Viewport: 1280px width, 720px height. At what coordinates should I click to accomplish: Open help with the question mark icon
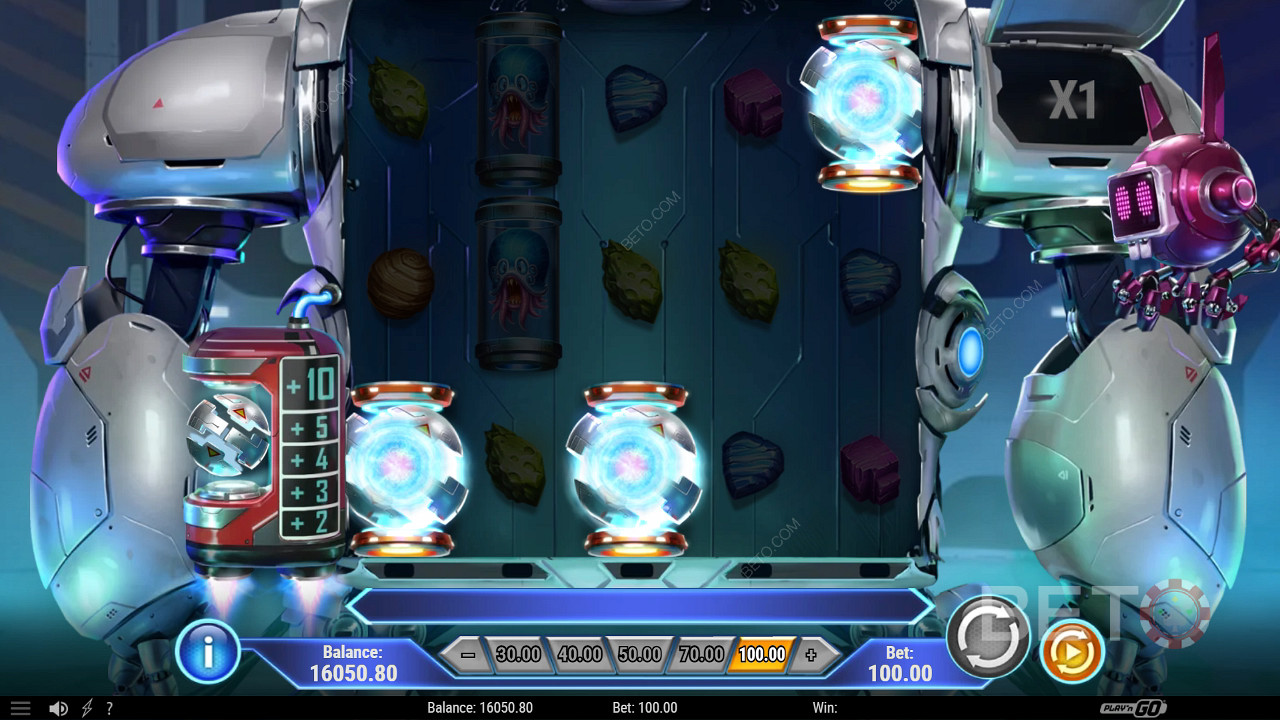(x=109, y=708)
